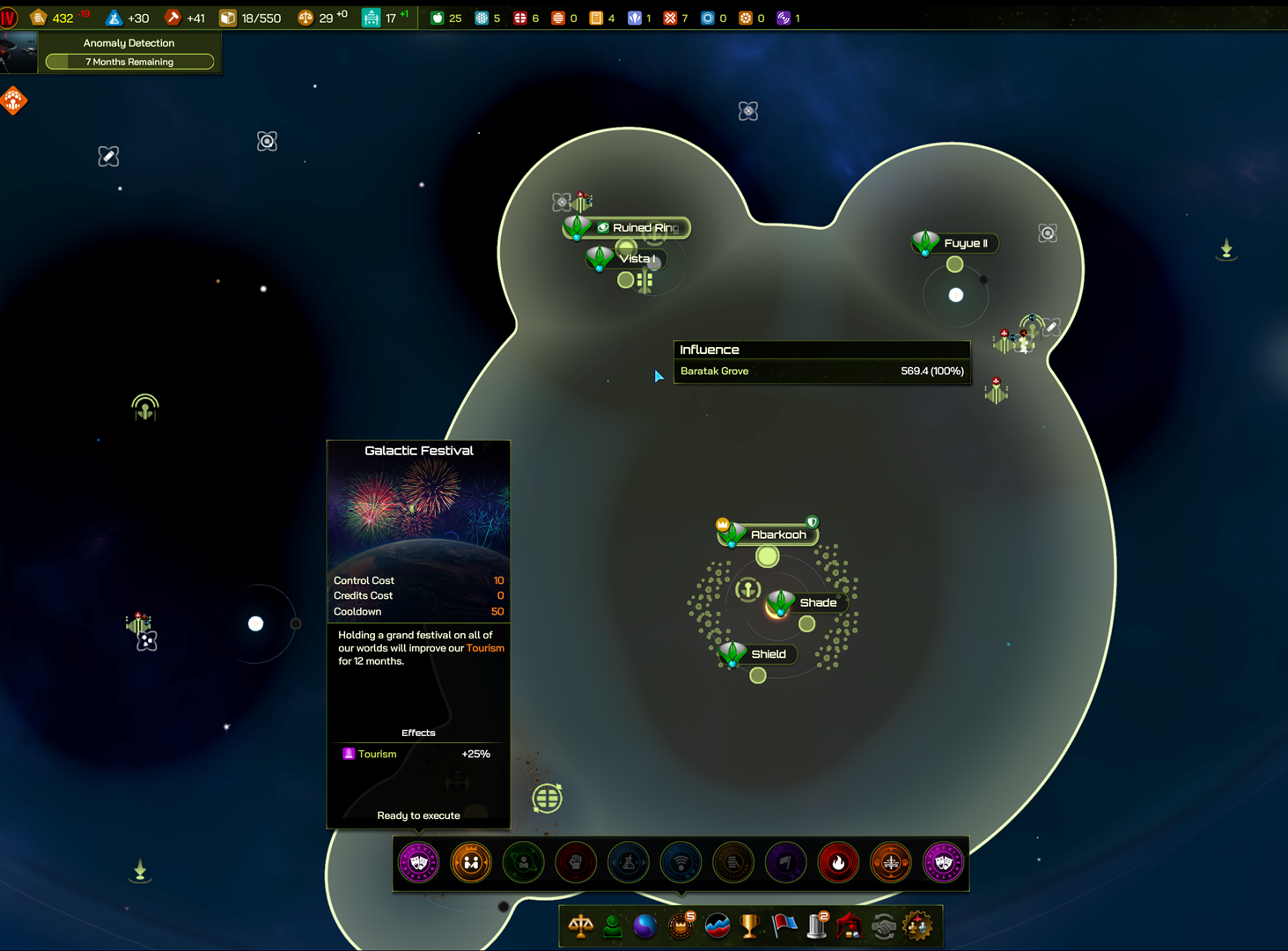This screenshot has width=1288, height=951.
Task: Choose the red raised fist executive order
Action: (576, 863)
